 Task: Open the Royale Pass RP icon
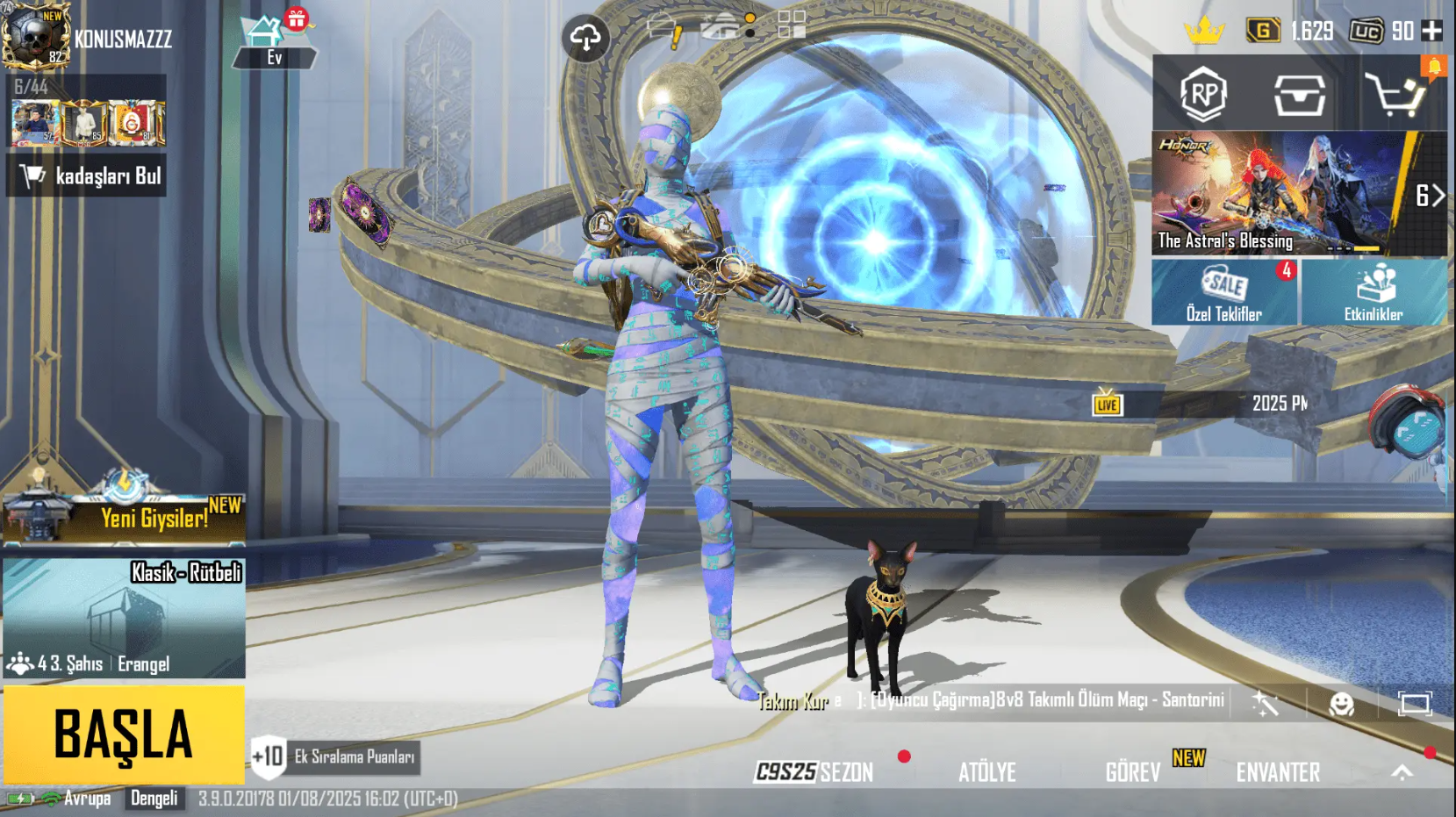point(1202,94)
